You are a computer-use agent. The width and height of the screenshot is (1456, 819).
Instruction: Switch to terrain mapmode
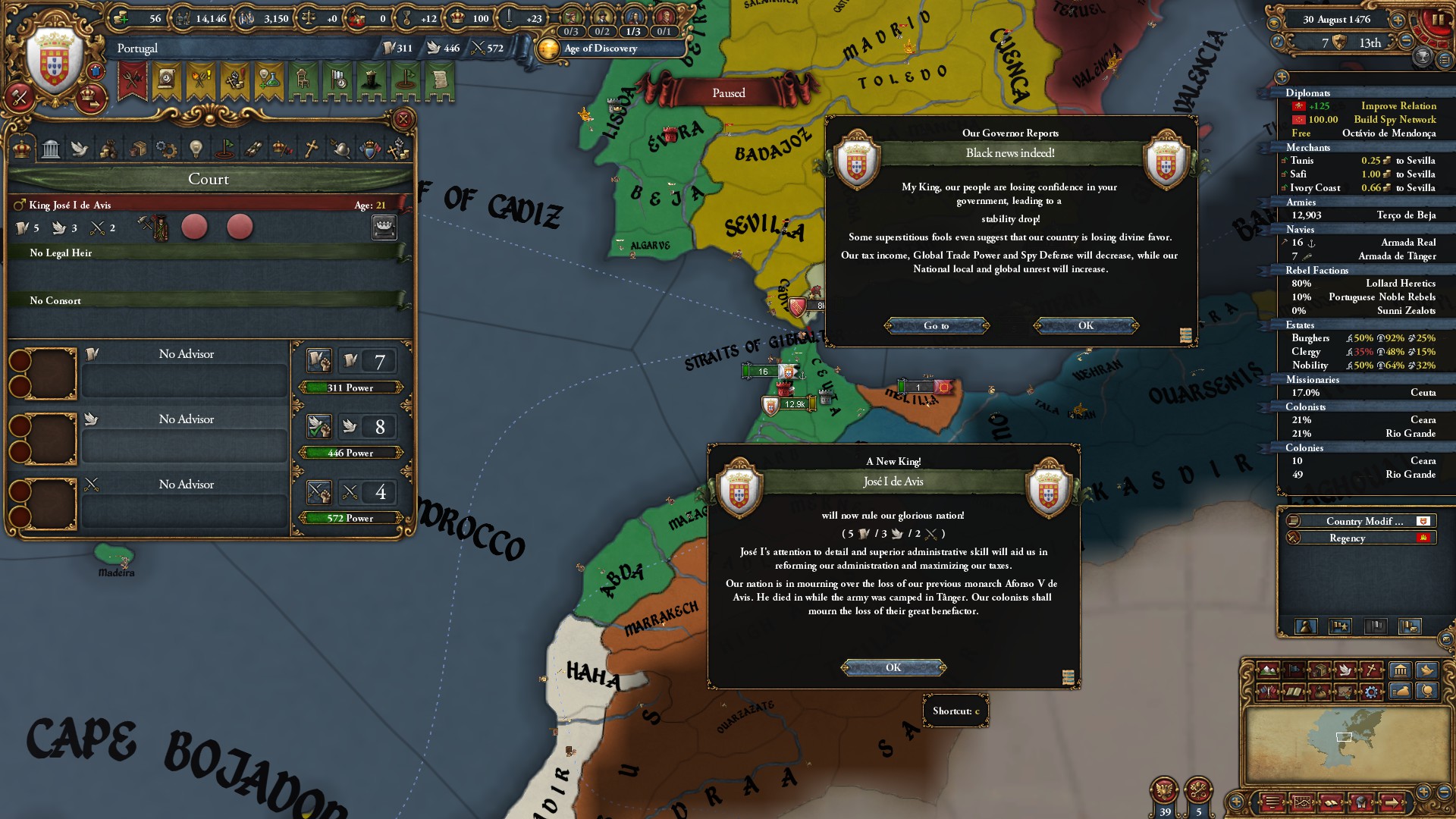[1268, 670]
